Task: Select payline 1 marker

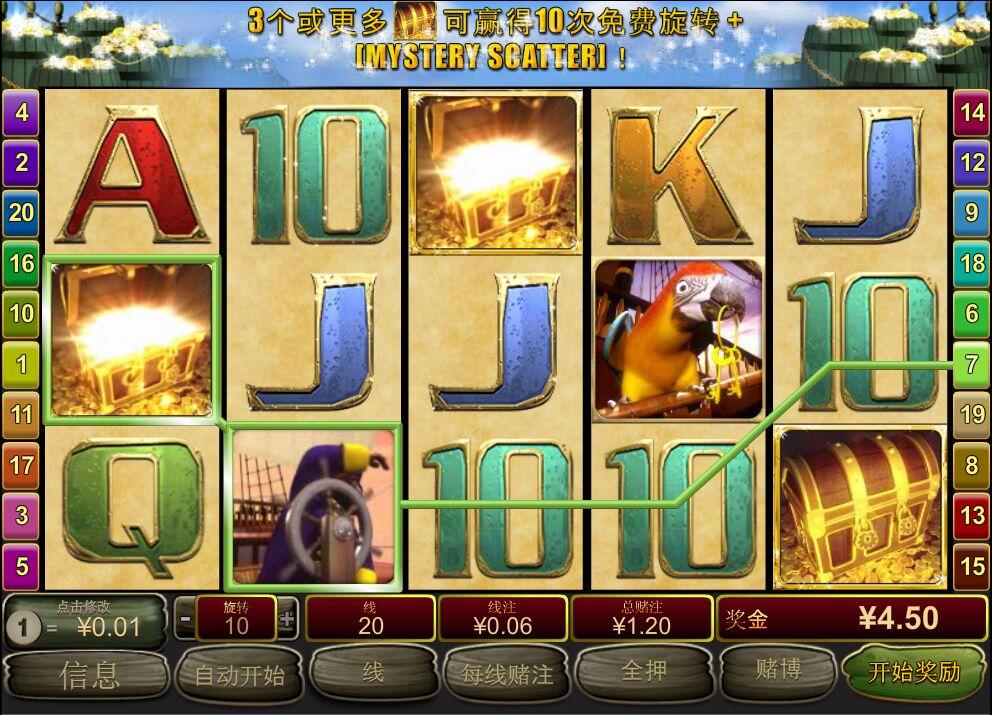Action: pos(21,364)
